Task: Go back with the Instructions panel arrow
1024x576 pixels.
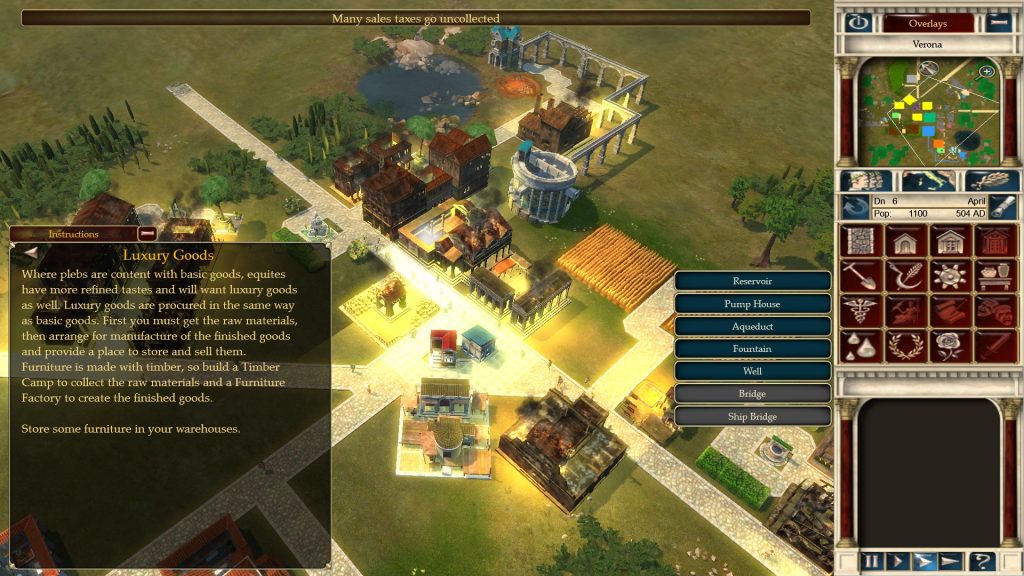Action: 30,254
